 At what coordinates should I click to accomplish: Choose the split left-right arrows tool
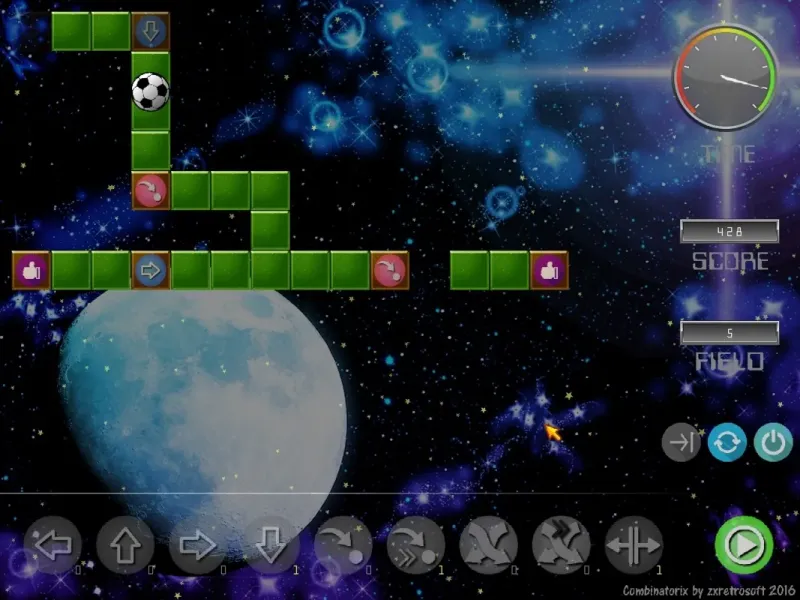point(634,546)
